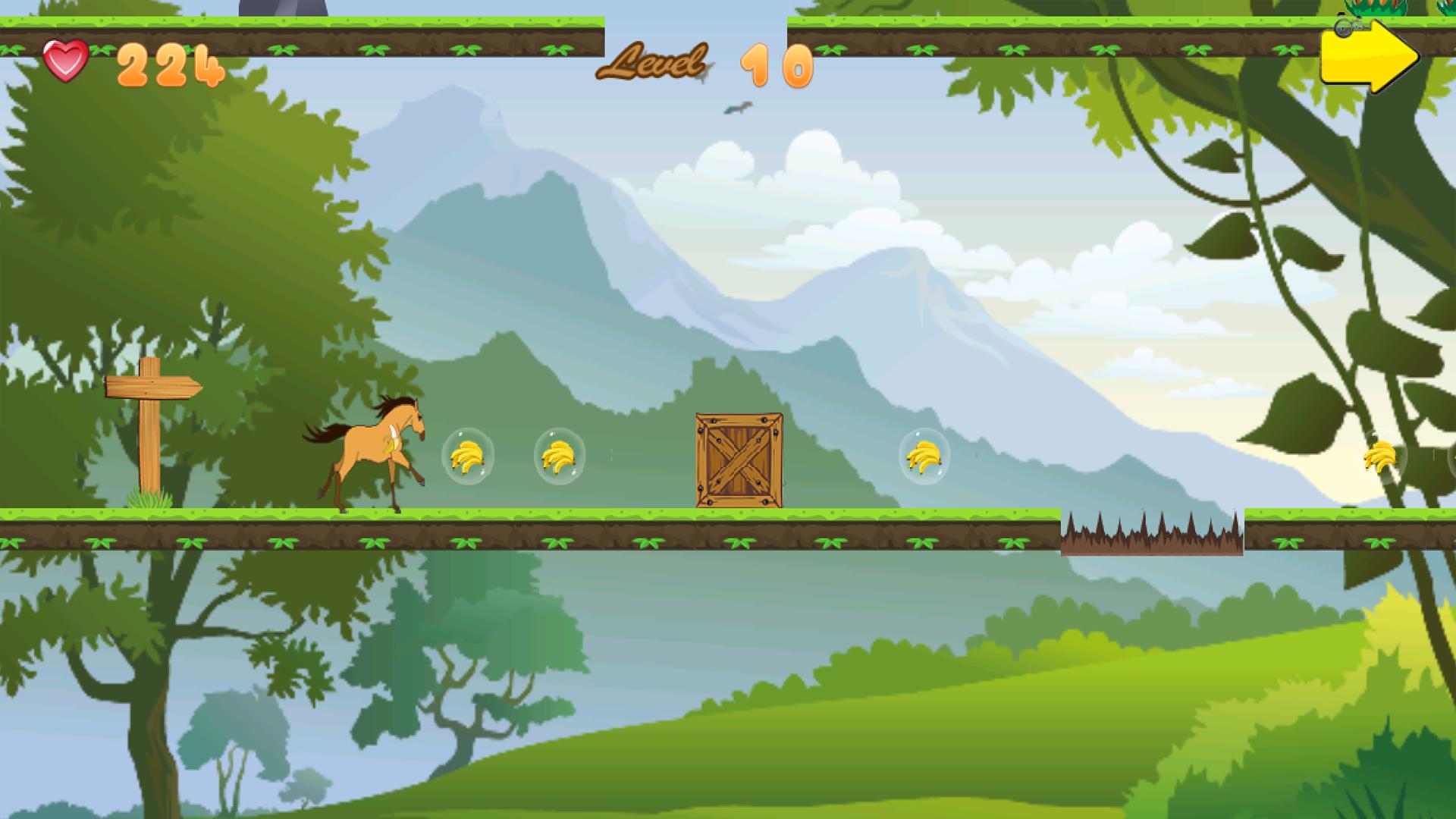Select the banana bubble next to the horse
Viewport: 1456px width, 819px height.
pyautogui.click(x=468, y=455)
